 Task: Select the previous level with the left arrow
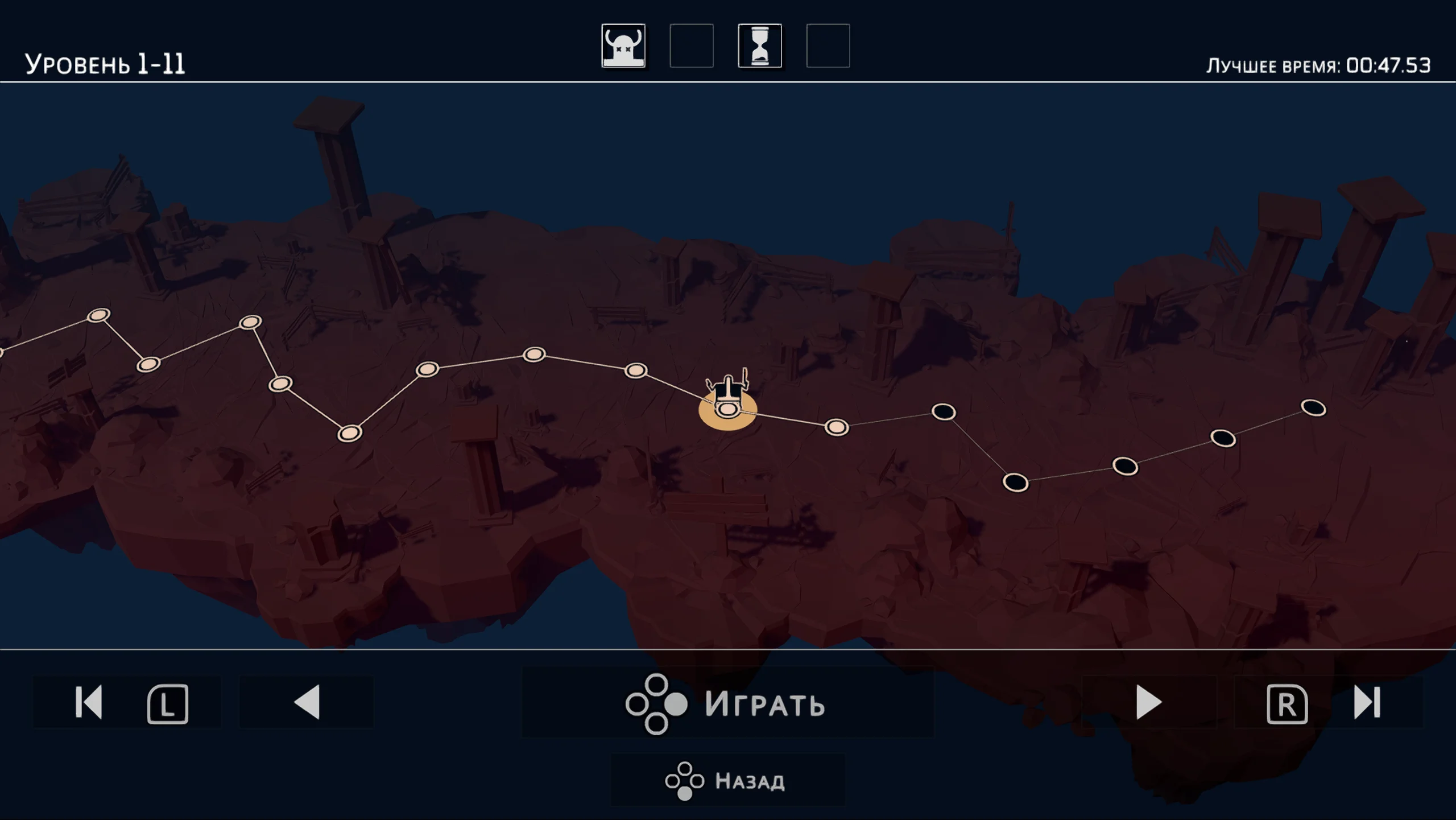tap(307, 702)
